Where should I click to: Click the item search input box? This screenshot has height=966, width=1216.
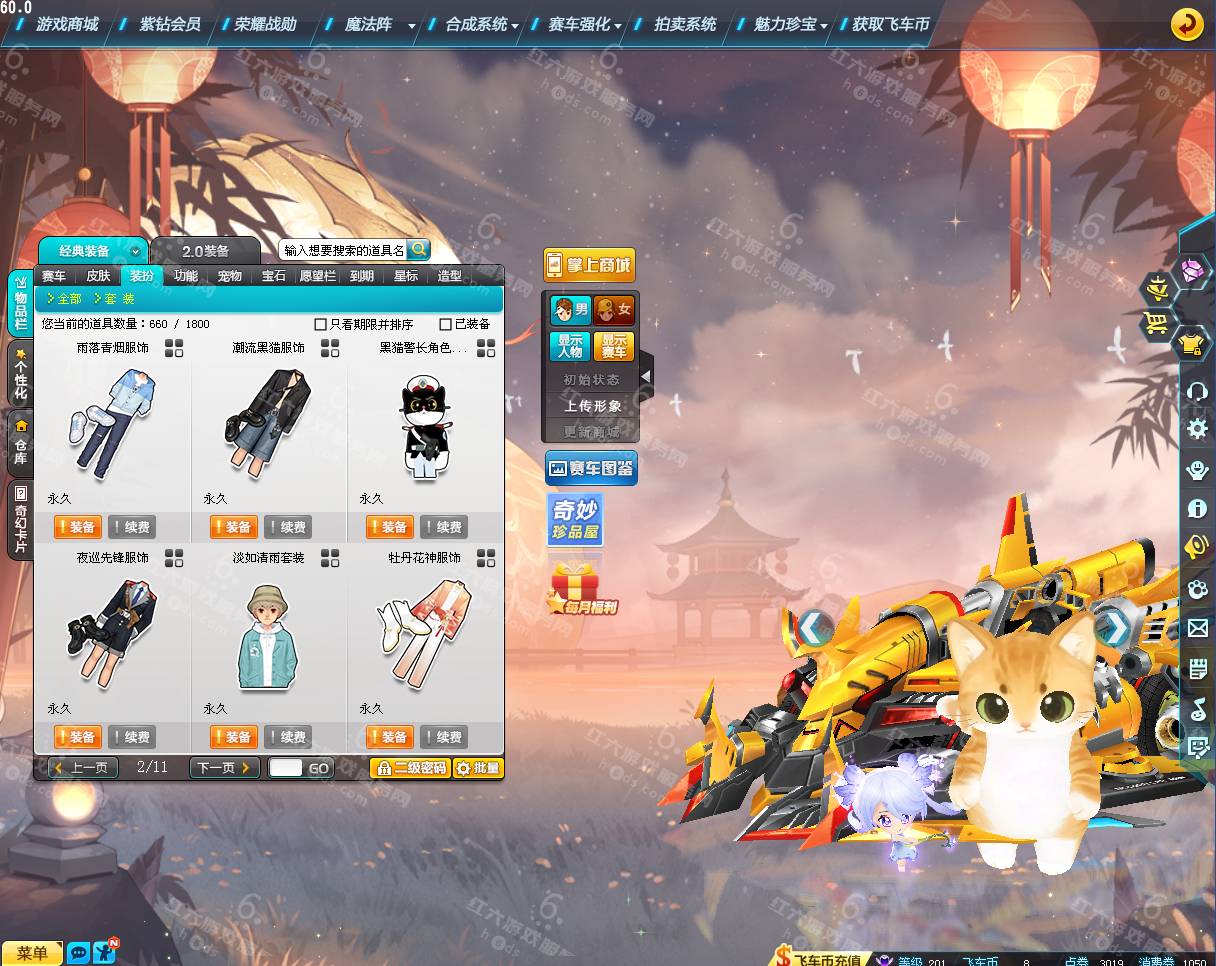(343, 250)
